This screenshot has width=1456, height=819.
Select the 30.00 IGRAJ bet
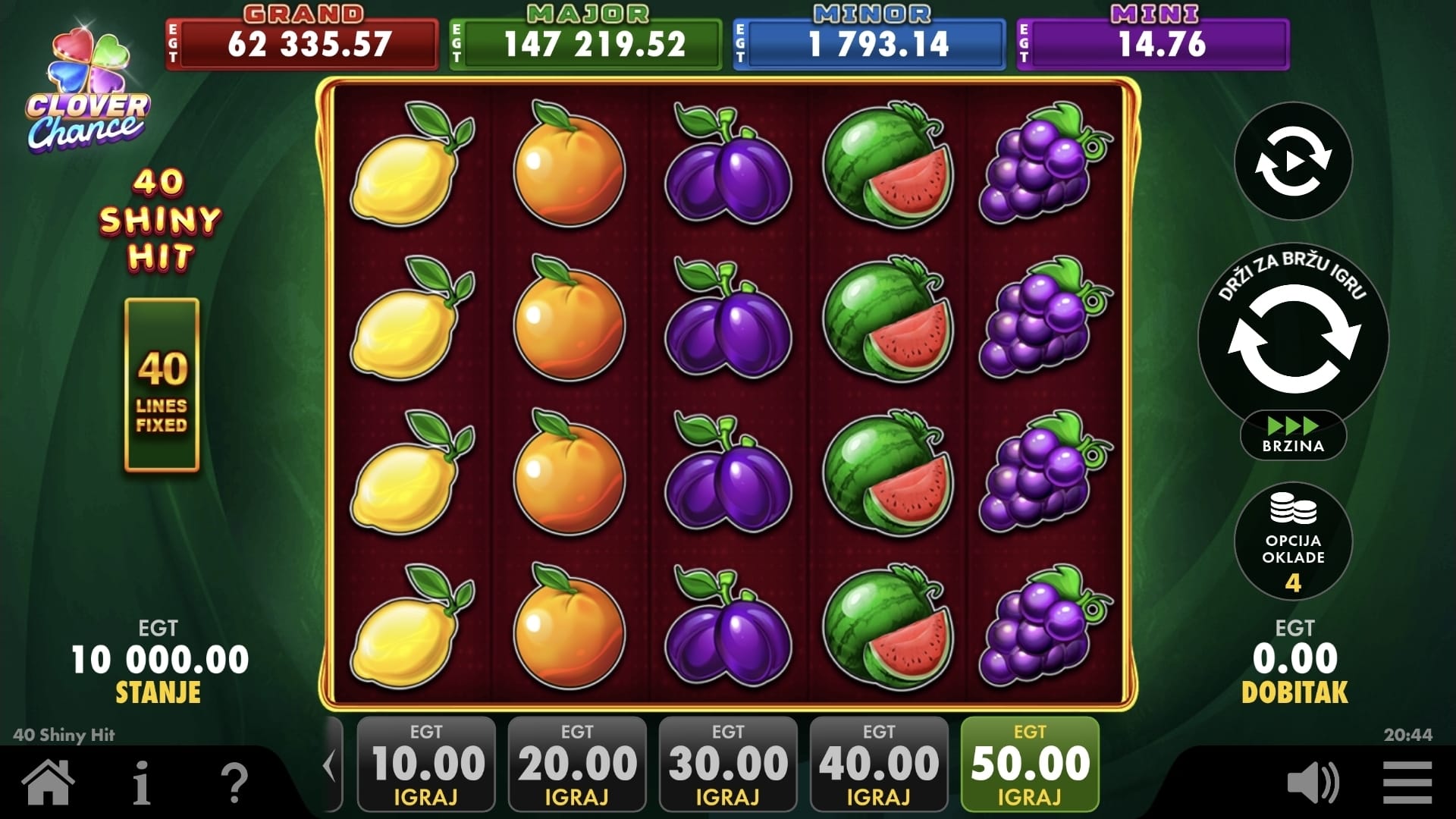(x=728, y=764)
